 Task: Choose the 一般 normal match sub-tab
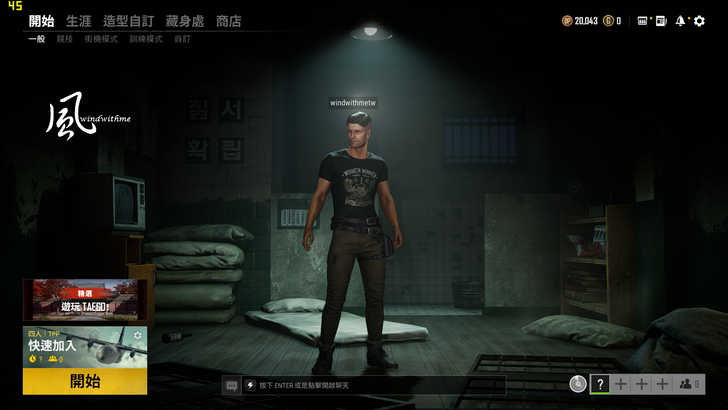(x=37, y=40)
